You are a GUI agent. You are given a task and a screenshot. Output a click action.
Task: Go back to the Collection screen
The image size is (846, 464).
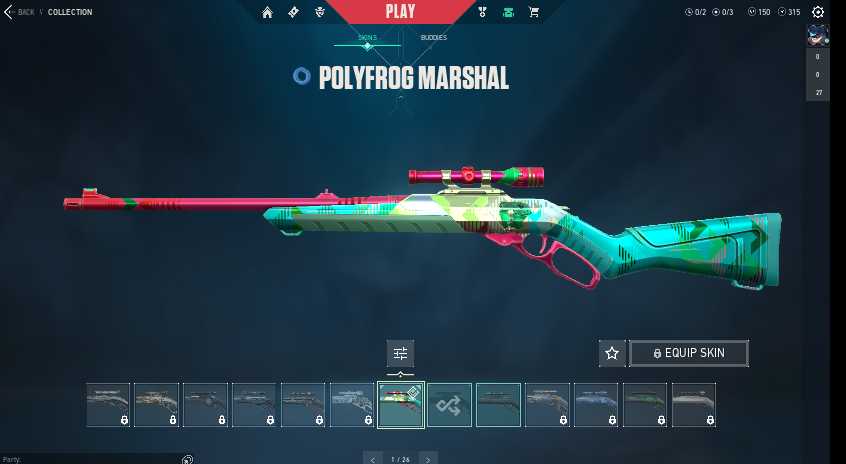tap(20, 12)
